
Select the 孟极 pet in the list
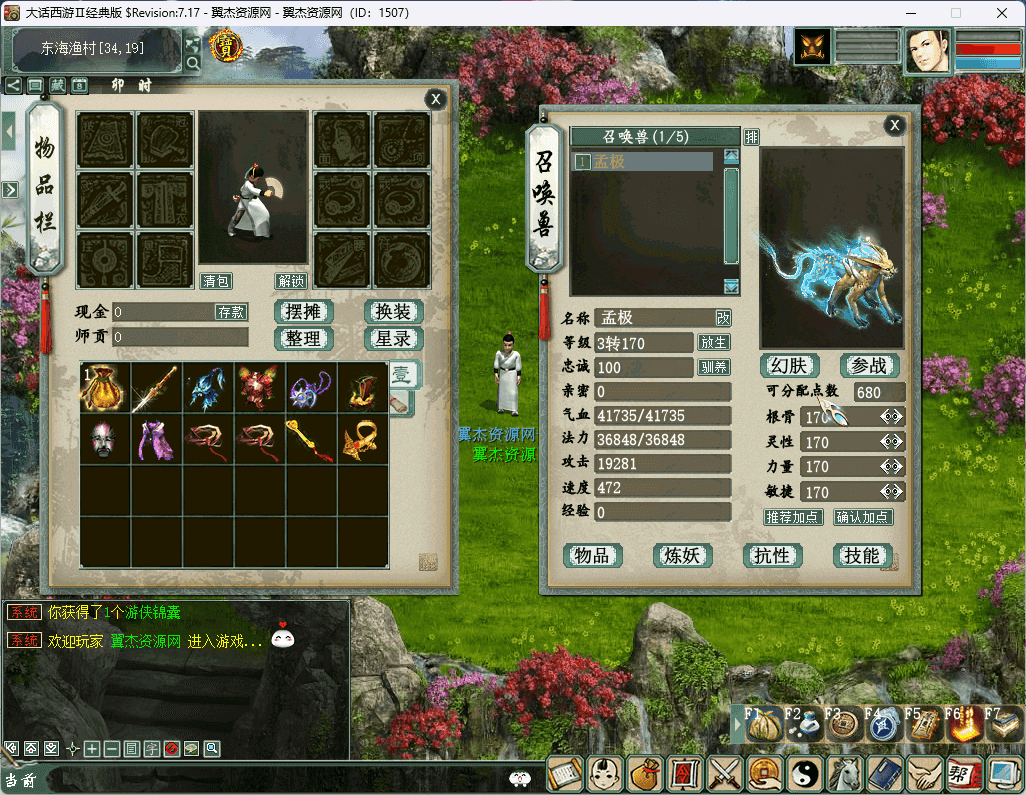pyautogui.click(x=643, y=161)
